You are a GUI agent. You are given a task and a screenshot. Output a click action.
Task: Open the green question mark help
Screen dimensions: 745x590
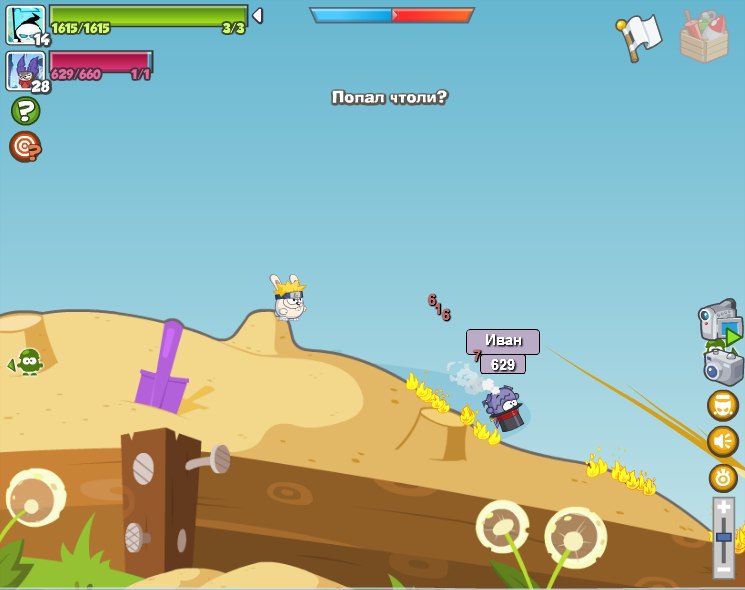coord(25,110)
